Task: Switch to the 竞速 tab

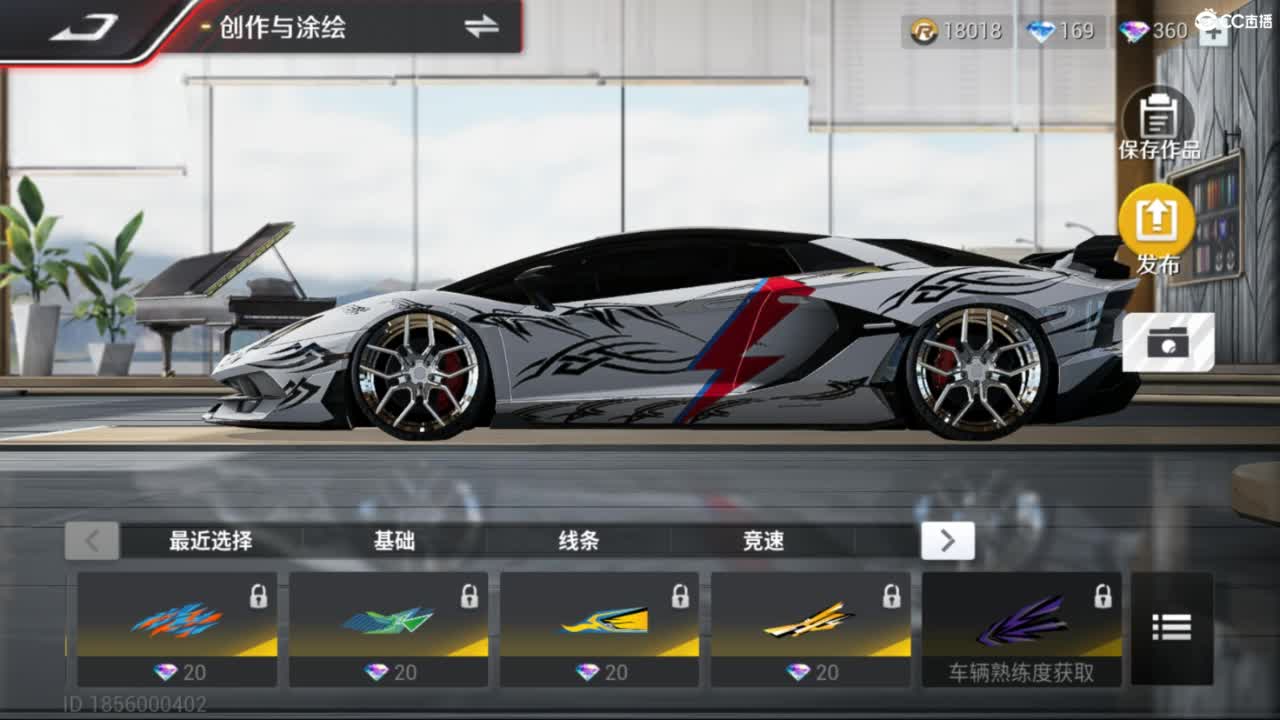Action: (763, 541)
